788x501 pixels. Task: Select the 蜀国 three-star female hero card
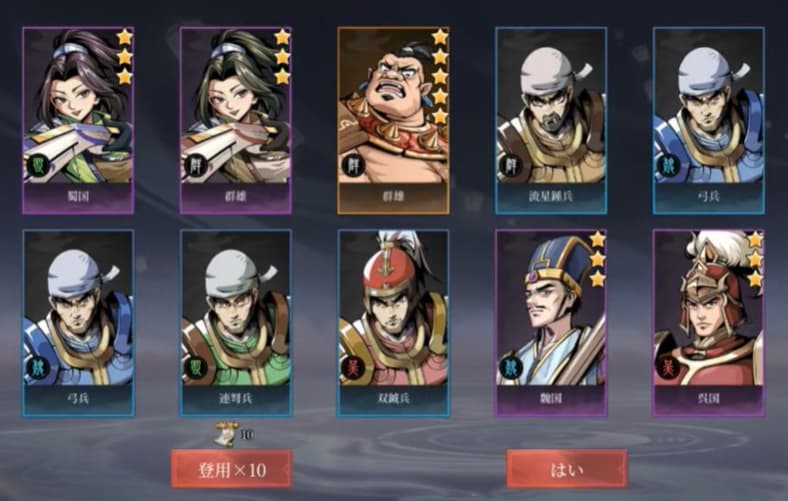click(77, 119)
